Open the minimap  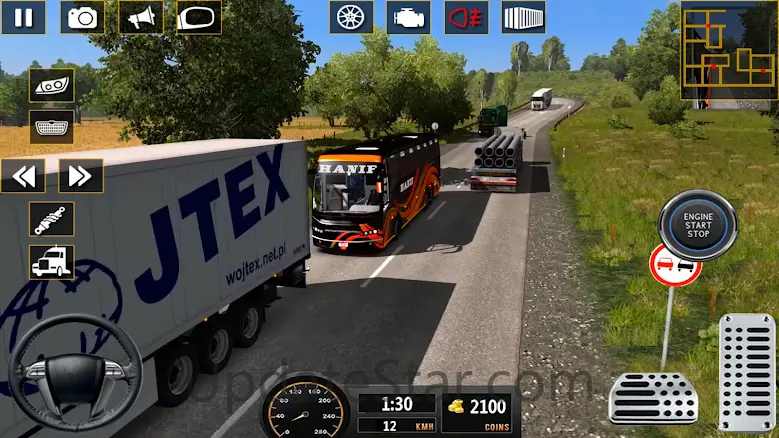(x=727, y=50)
